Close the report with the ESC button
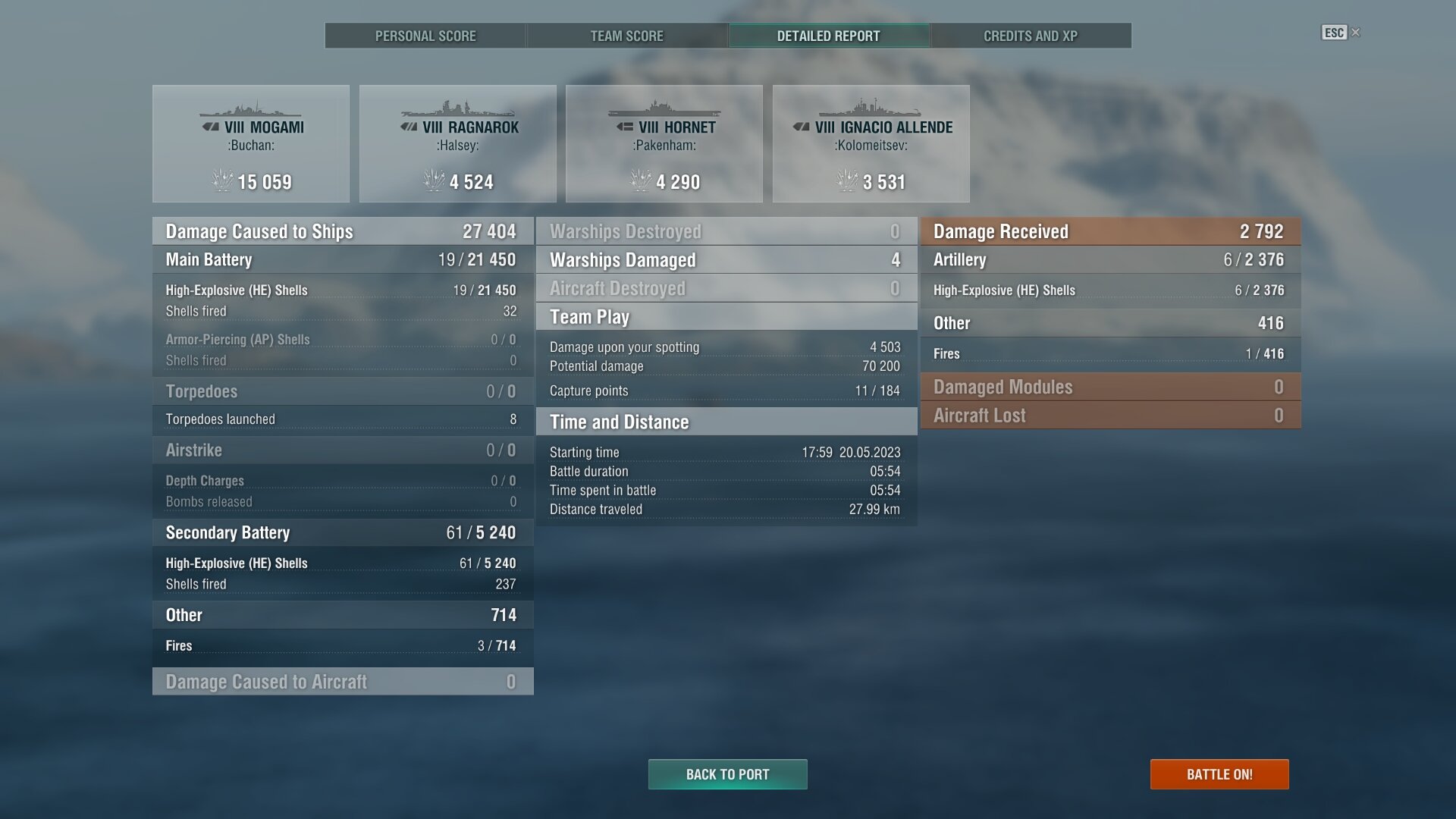Image resolution: width=1456 pixels, height=819 pixels. (1340, 33)
